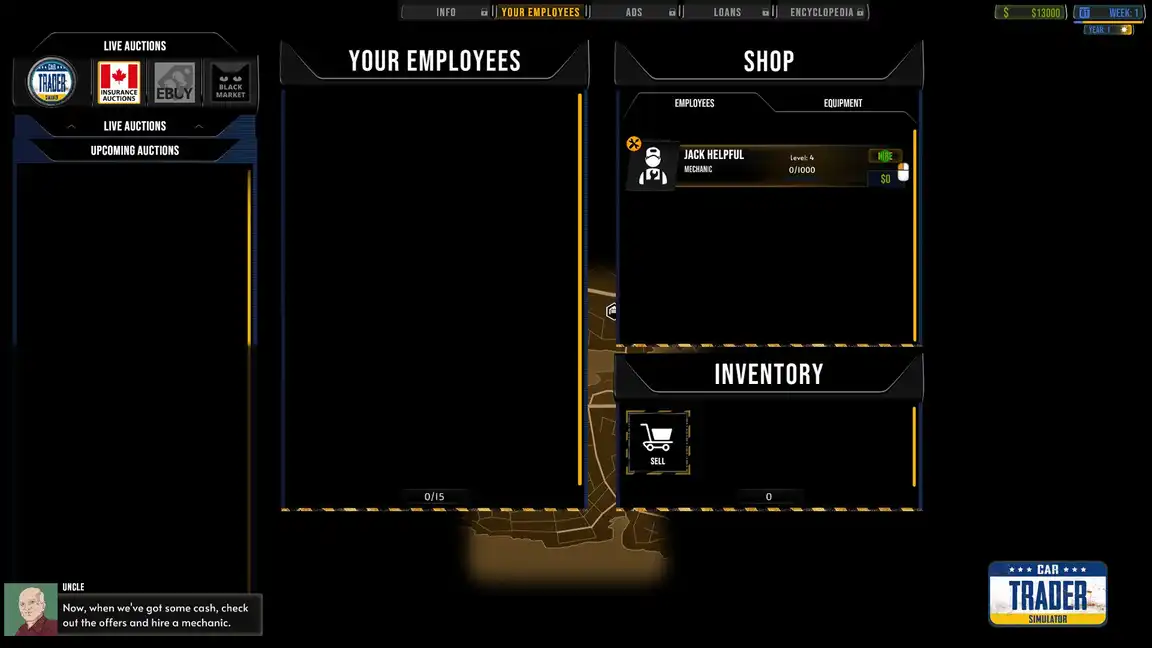1152x648 pixels.
Task: Switch shop to the Equipment tab
Action: [x=842, y=103]
